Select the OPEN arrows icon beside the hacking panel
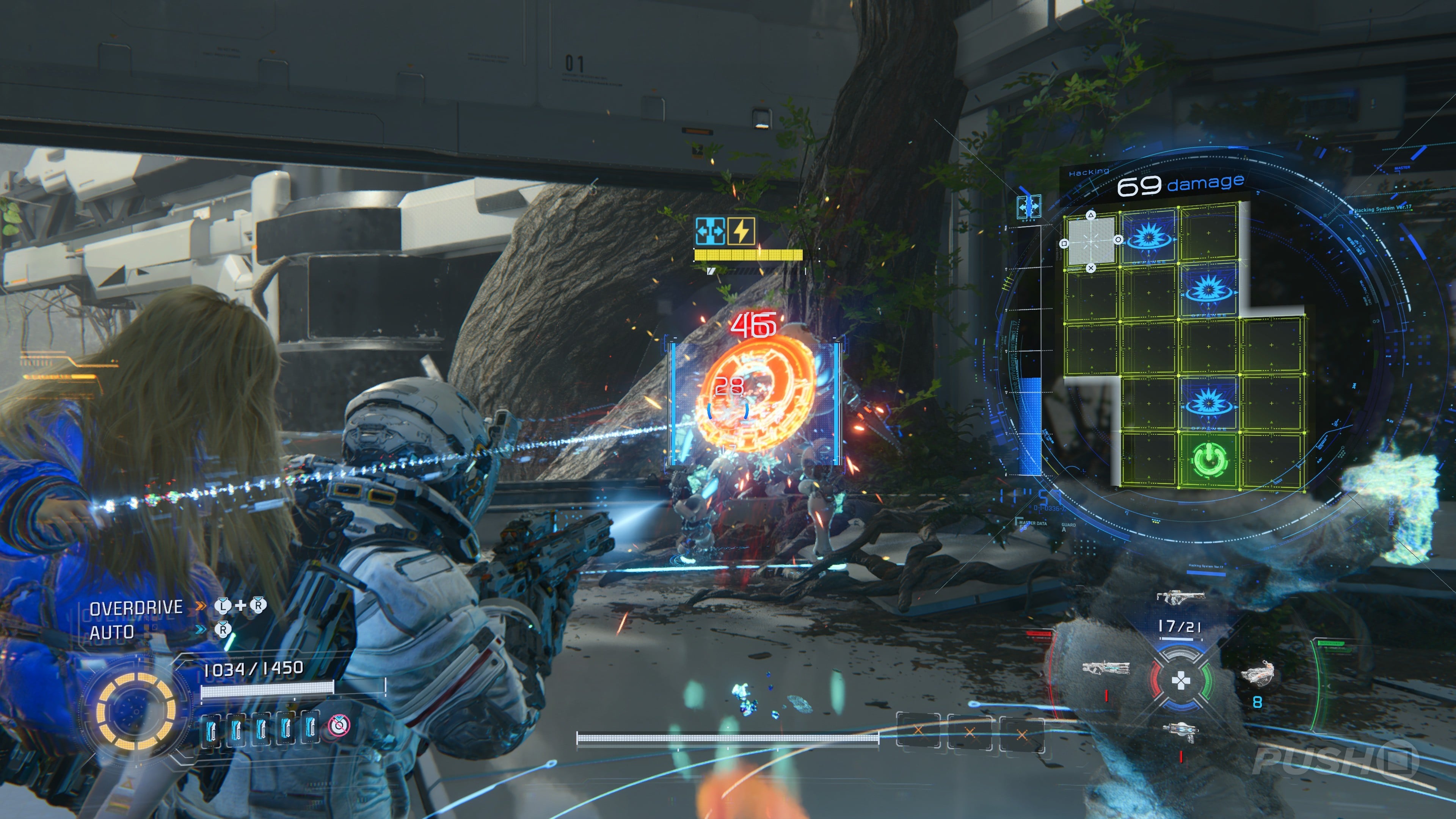 (1029, 207)
